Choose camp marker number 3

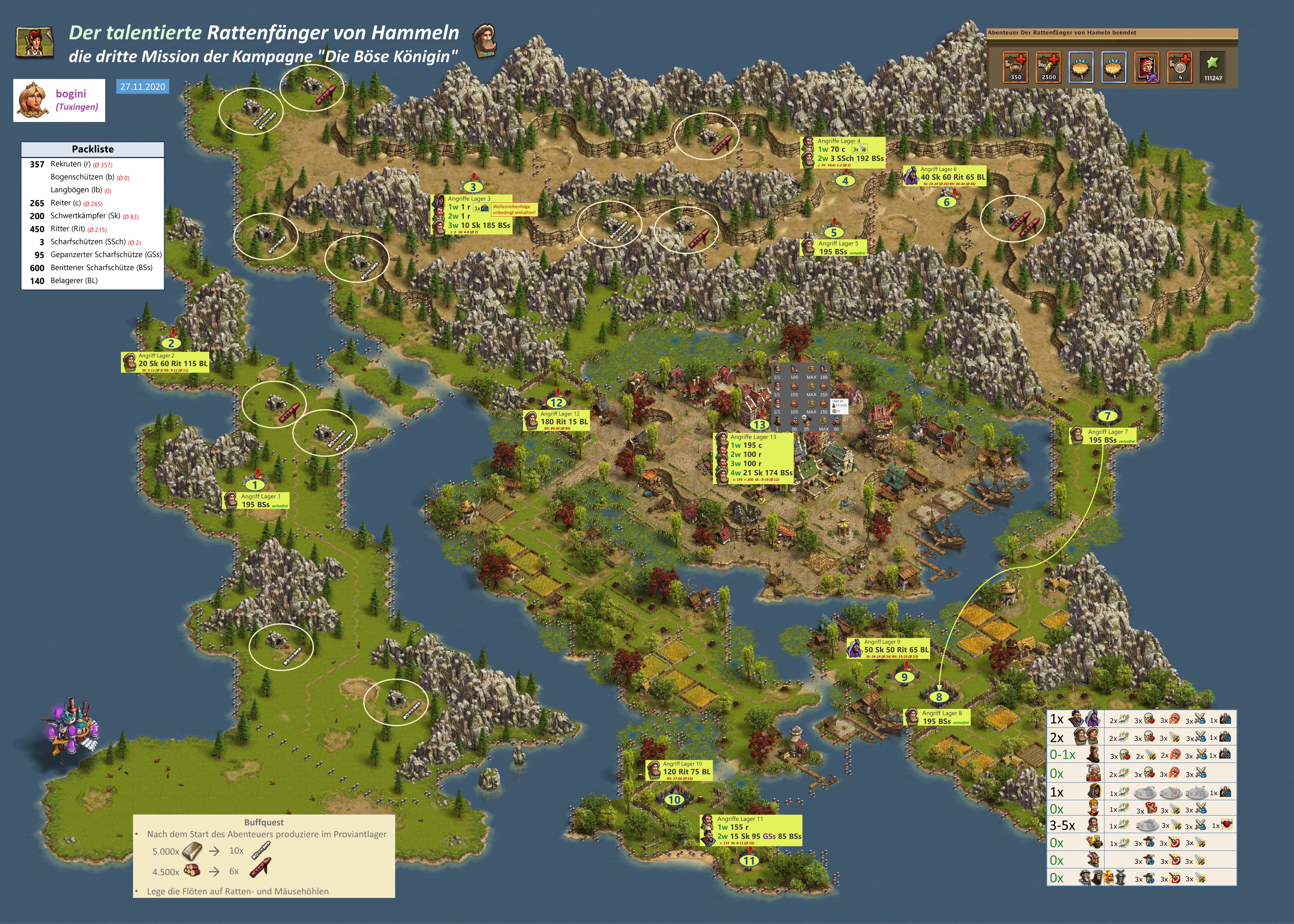pos(472,187)
